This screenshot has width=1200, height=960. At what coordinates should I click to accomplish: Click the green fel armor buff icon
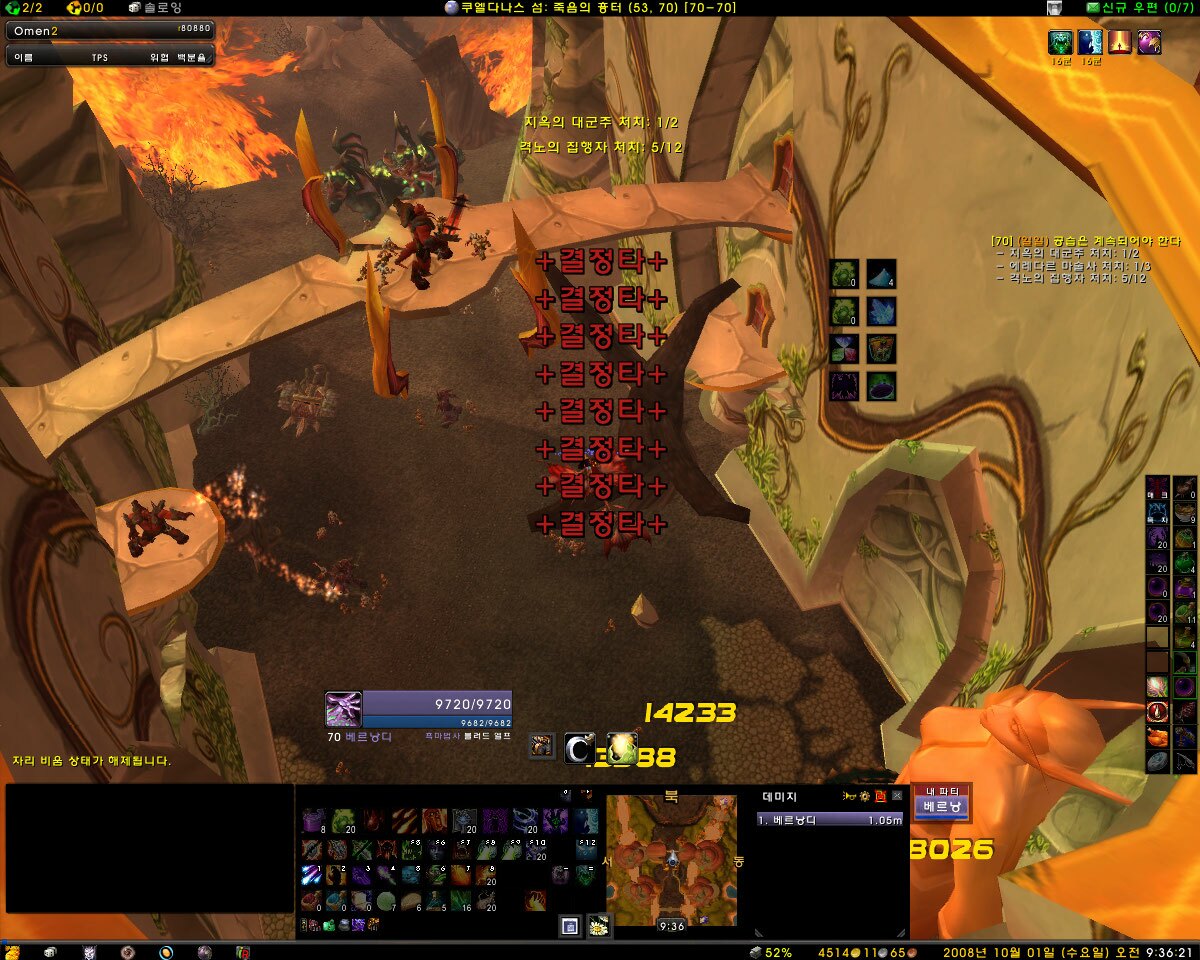[x=1060, y=42]
